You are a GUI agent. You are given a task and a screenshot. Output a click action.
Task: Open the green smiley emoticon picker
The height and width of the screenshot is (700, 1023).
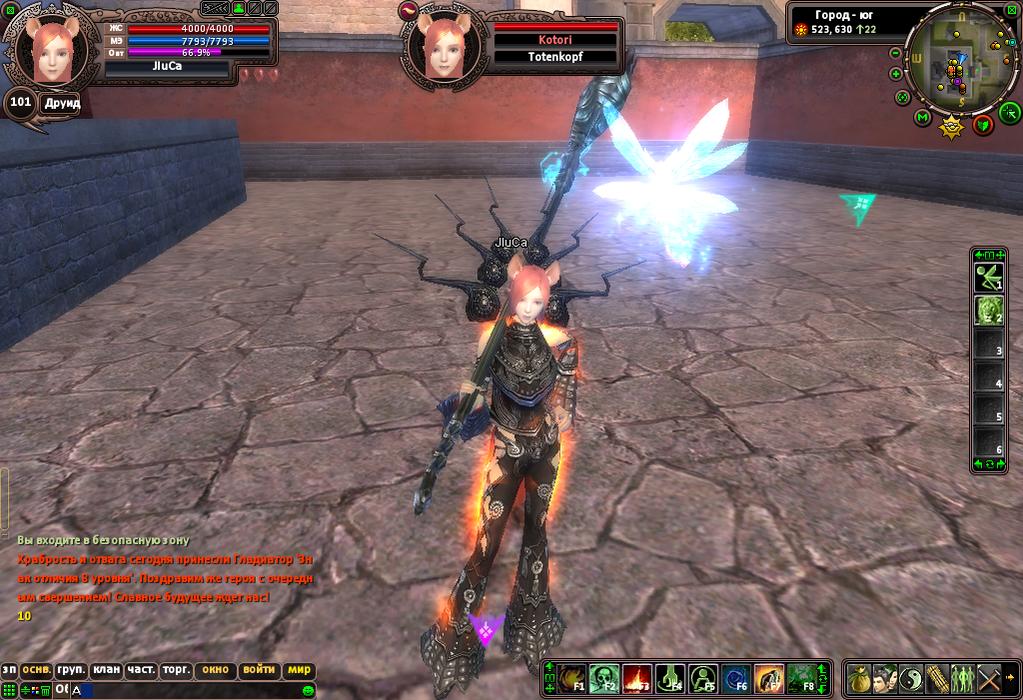pyautogui.click(x=308, y=690)
